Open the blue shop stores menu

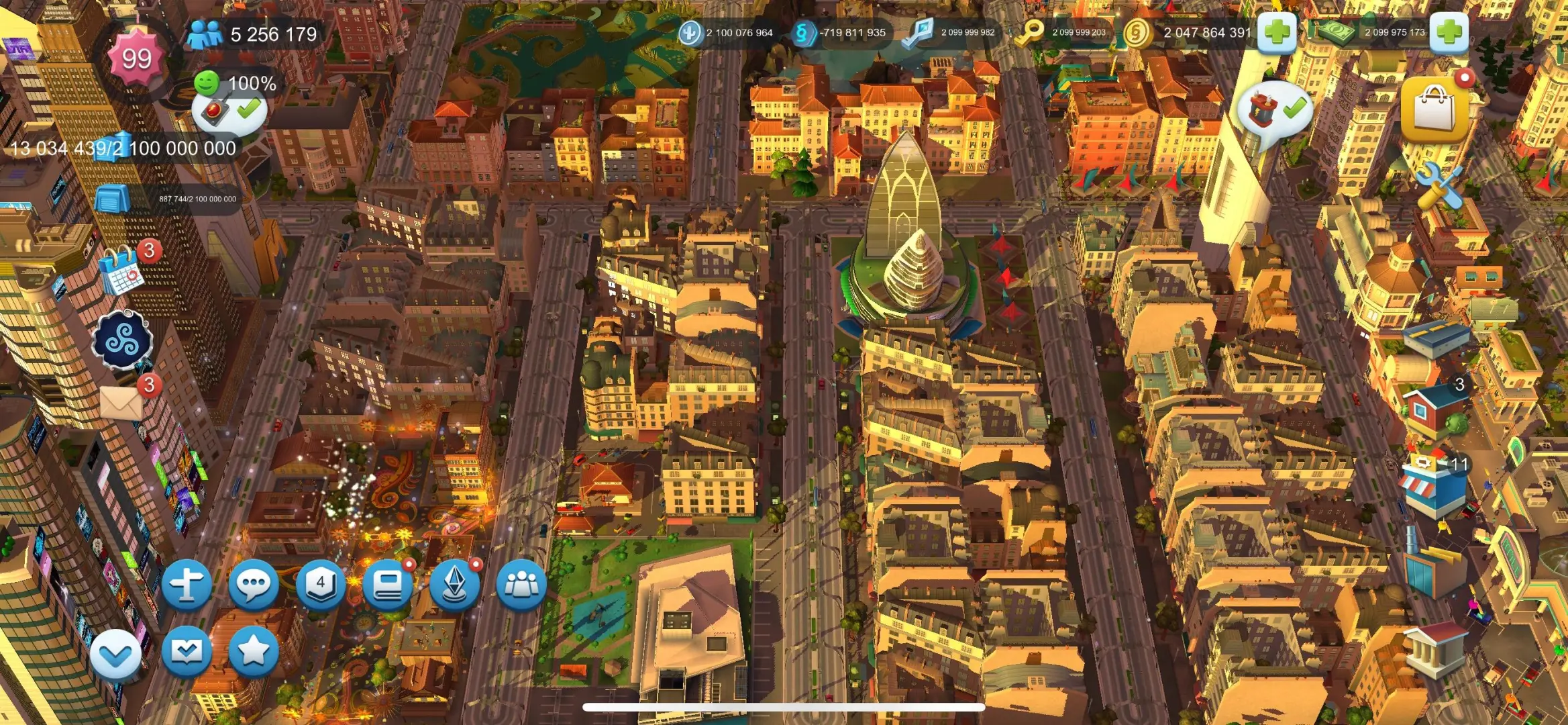point(1434,487)
